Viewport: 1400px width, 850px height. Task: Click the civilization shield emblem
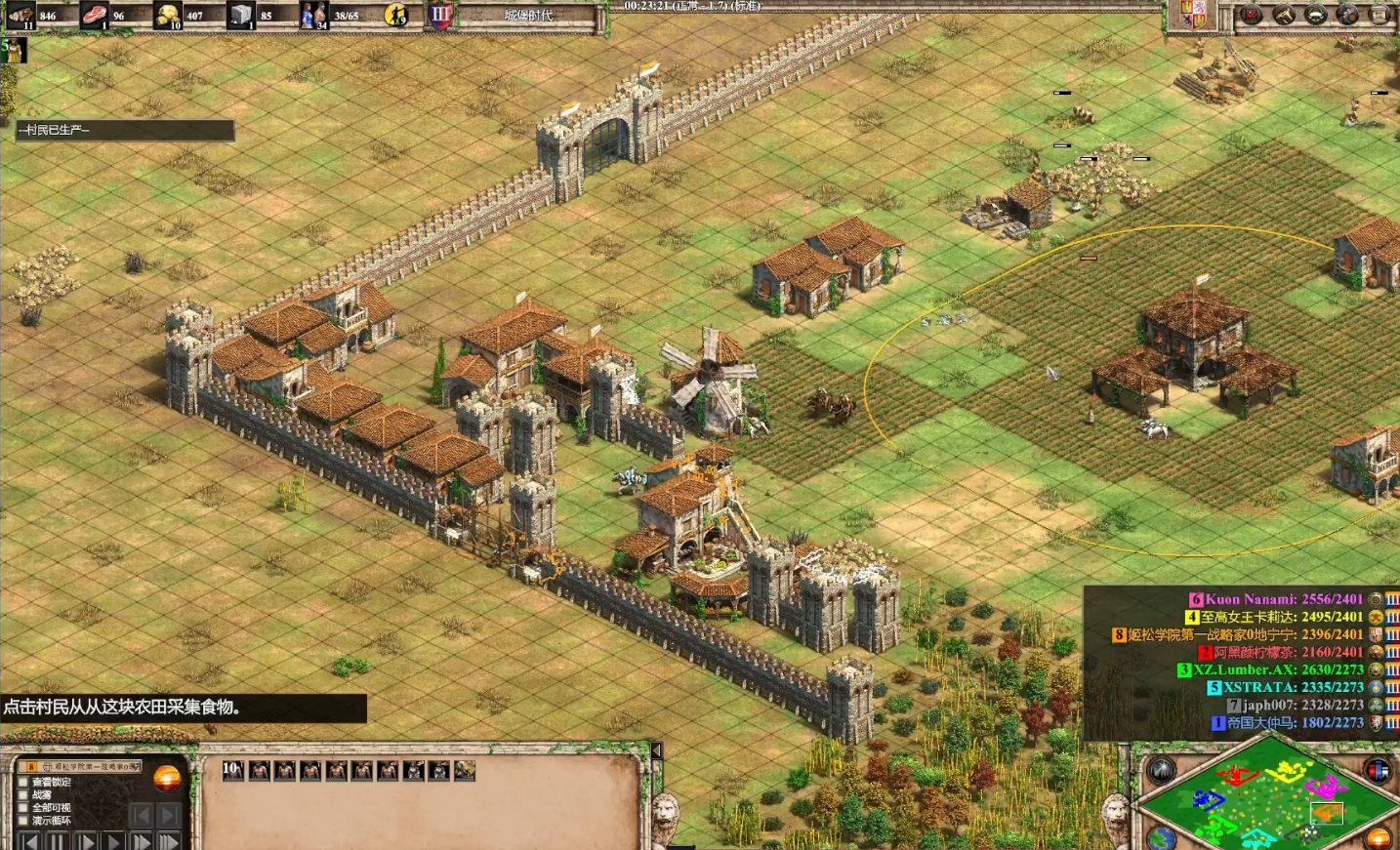pyautogui.click(x=1193, y=15)
